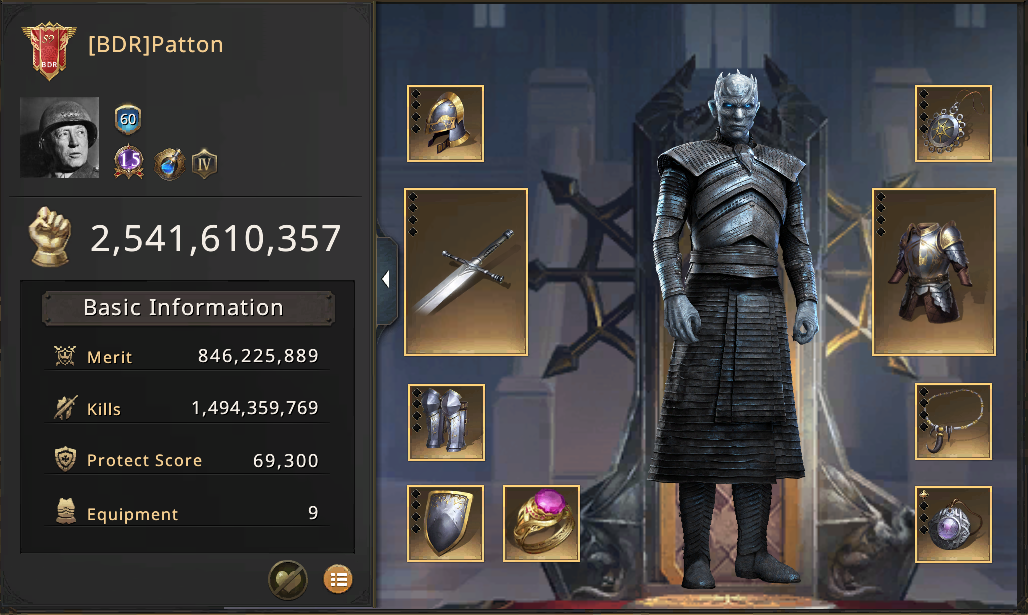Click the purple 15 rank badge
The width and height of the screenshot is (1028, 615).
[x=128, y=161]
